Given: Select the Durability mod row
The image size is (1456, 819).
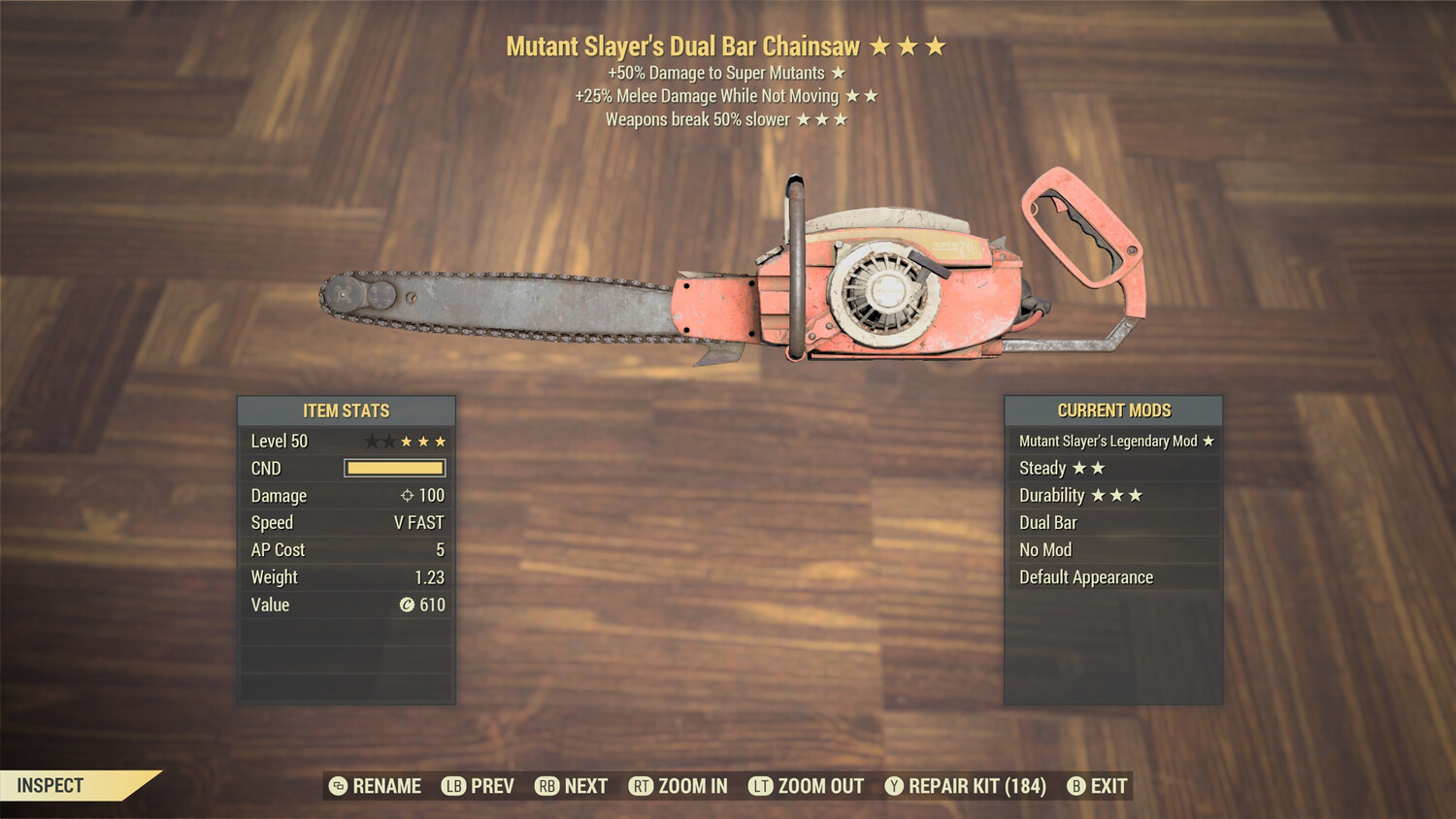Looking at the screenshot, I should tap(1113, 495).
